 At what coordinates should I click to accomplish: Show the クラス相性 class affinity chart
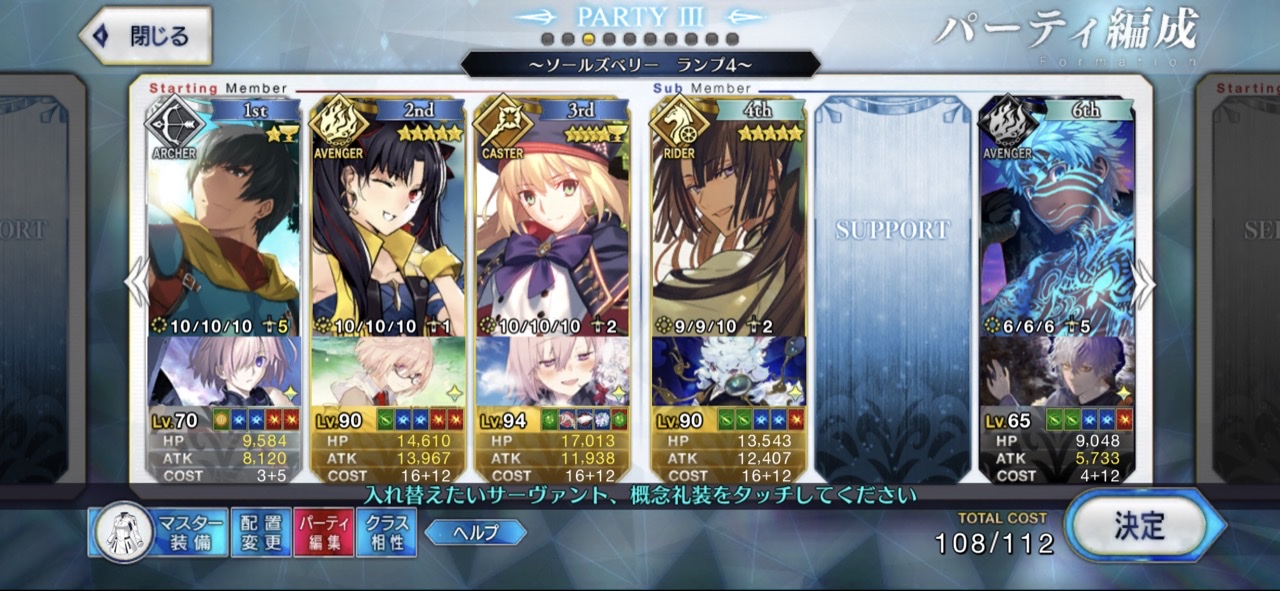point(385,533)
